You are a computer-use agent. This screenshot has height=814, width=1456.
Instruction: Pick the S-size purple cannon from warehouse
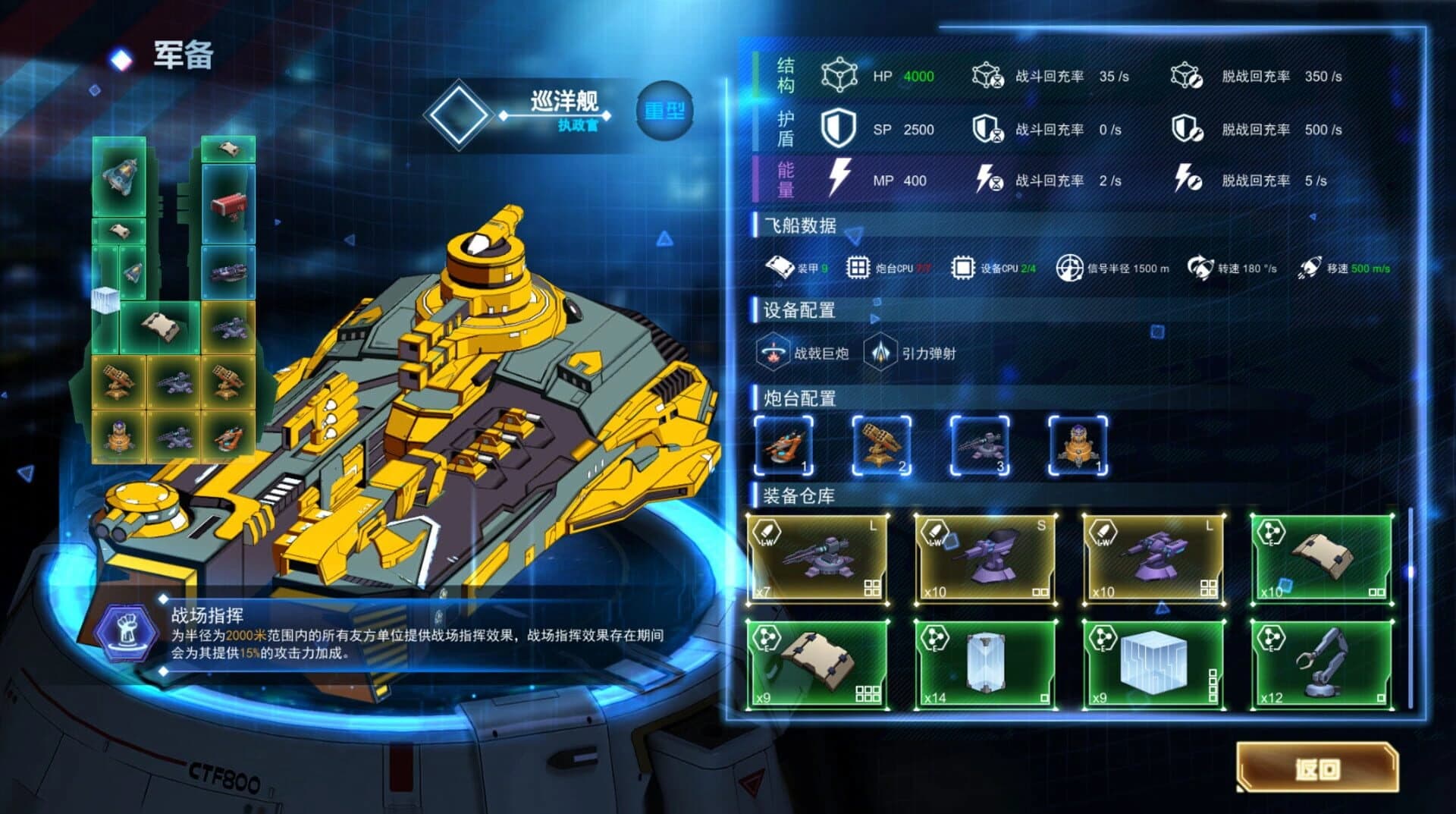pyautogui.click(x=985, y=560)
